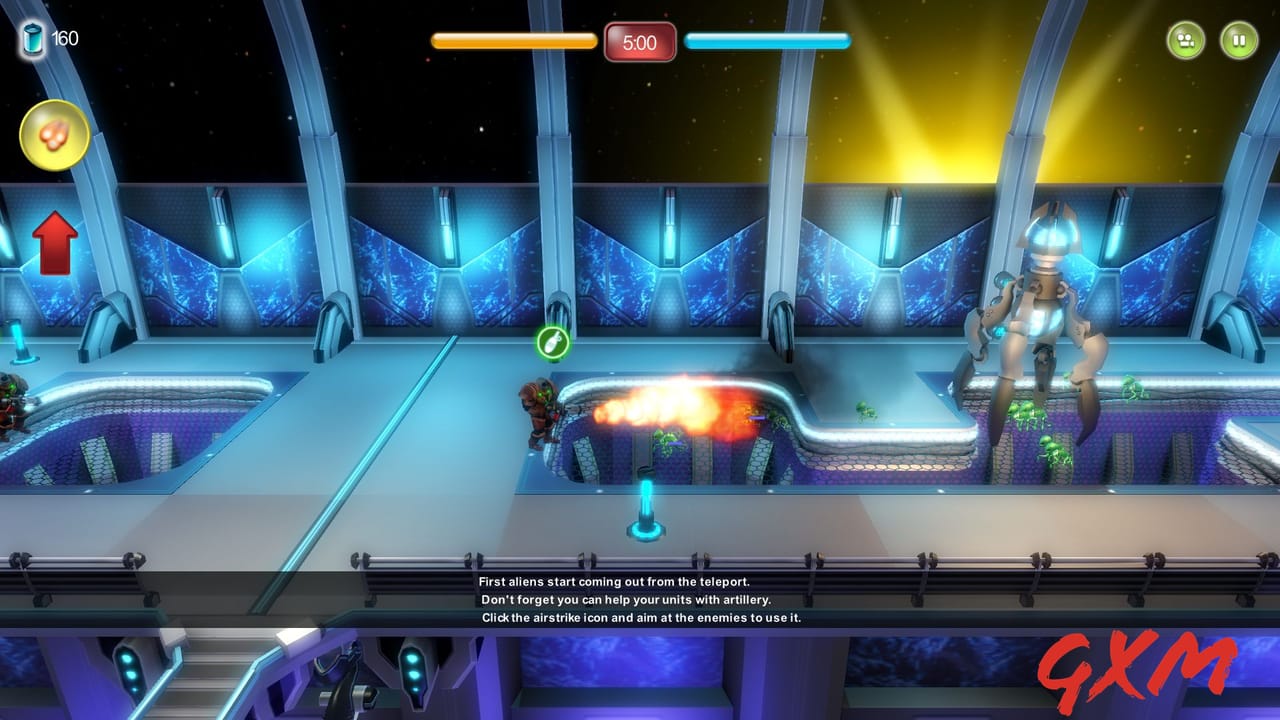Image resolution: width=1280 pixels, height=720 pixels.
Task: Click the battery energy resource icon
Action: 31,37
